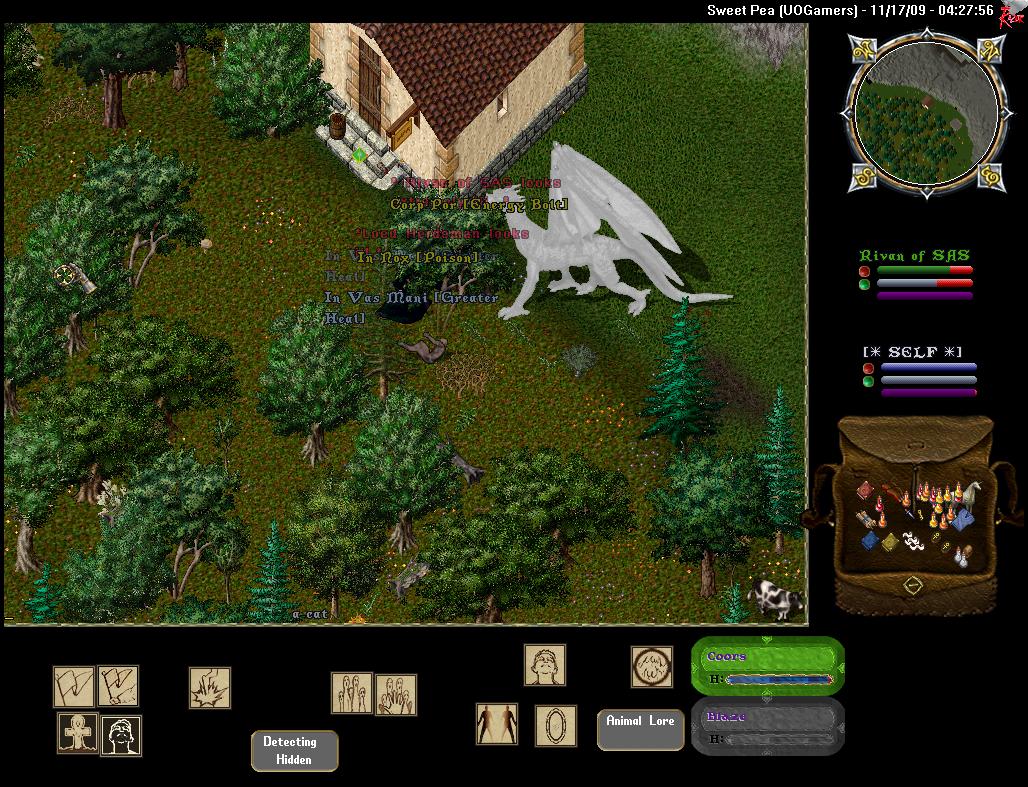The width and height of the screenshot is (1028, 787).
Task: Click the Detecting Hidden skill button
Action: (x=294, y=751)
